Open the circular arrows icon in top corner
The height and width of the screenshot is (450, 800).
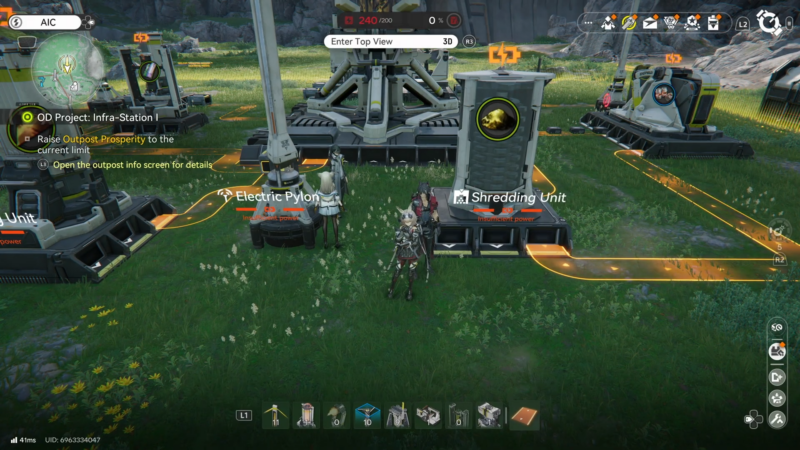click(x=768, y=21)
